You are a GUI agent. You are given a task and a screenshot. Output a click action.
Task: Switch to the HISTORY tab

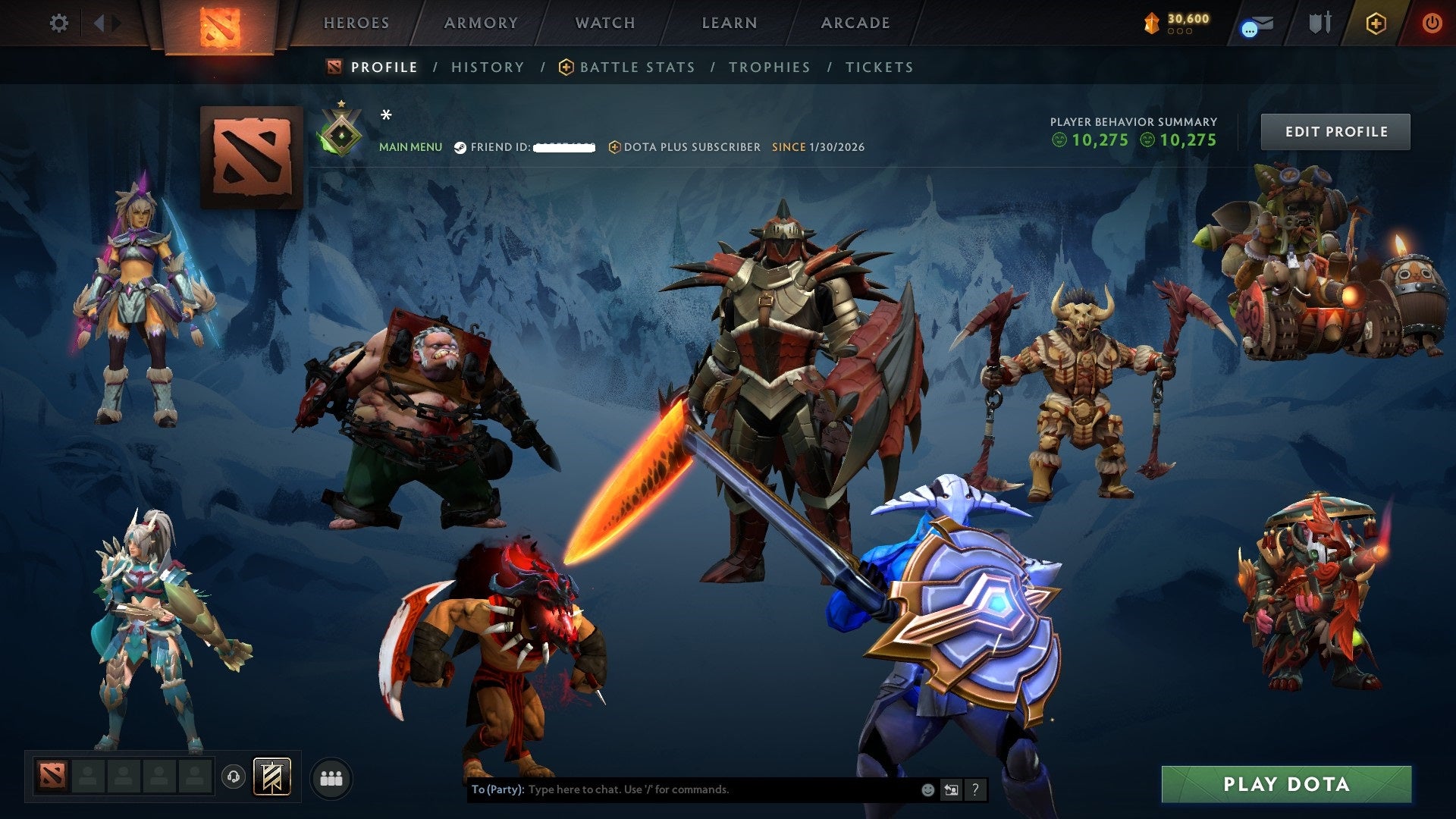pyautogui.click(x=488, y=67)
